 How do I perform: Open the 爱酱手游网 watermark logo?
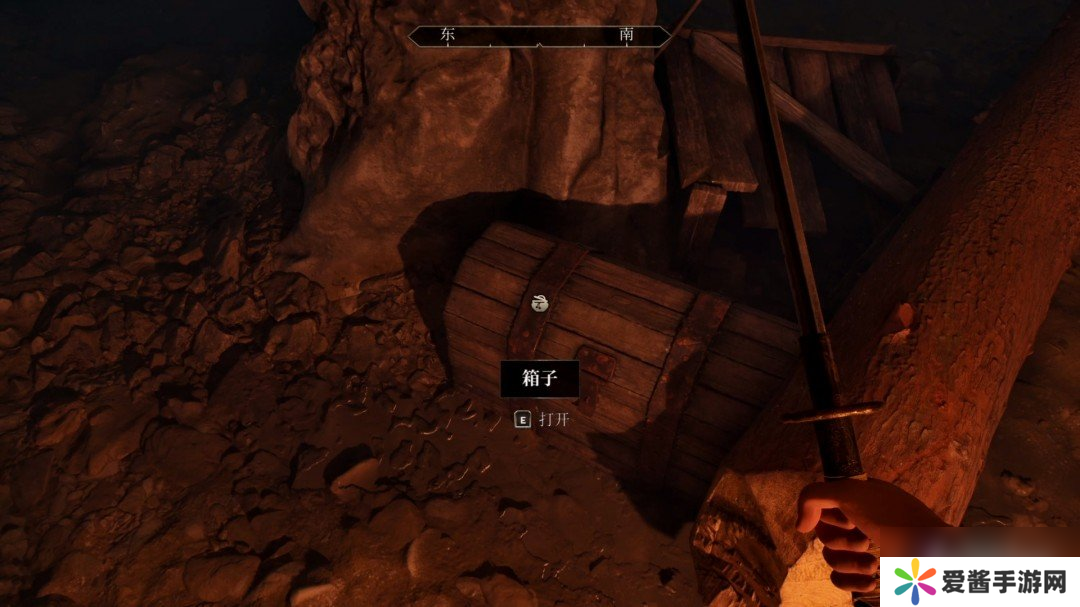pos(978,579)
